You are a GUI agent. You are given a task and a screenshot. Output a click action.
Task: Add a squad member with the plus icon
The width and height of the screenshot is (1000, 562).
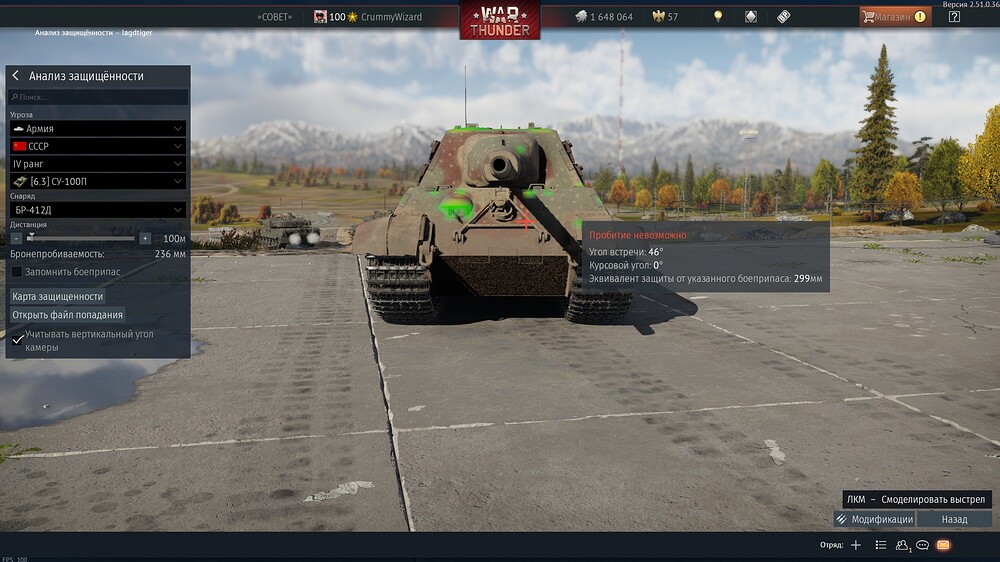(x=855, y=545)
